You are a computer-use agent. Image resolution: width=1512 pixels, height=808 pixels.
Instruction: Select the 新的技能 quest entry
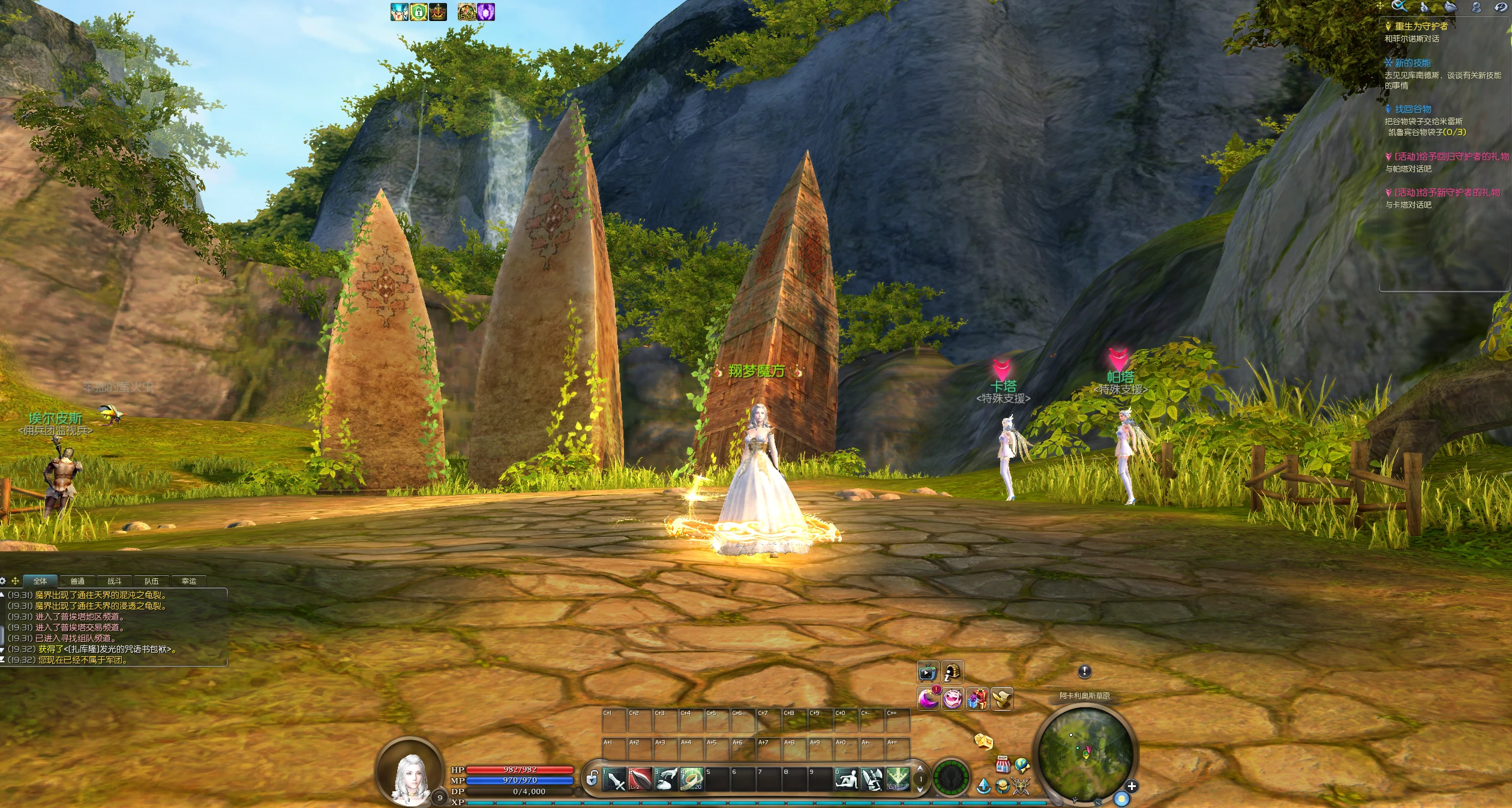click(1412, 63)
